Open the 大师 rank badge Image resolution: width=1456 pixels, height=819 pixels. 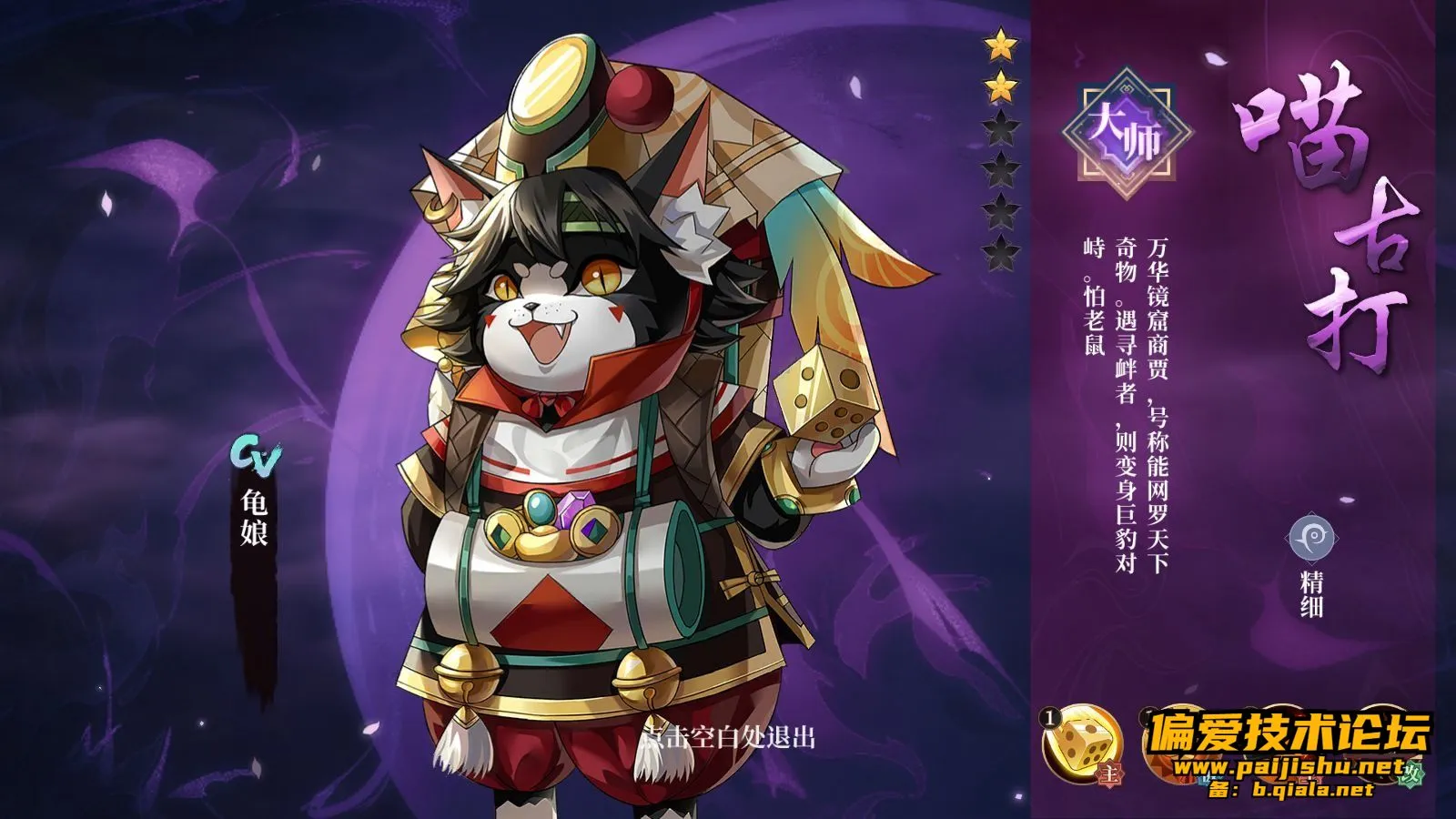[1127, 135]
